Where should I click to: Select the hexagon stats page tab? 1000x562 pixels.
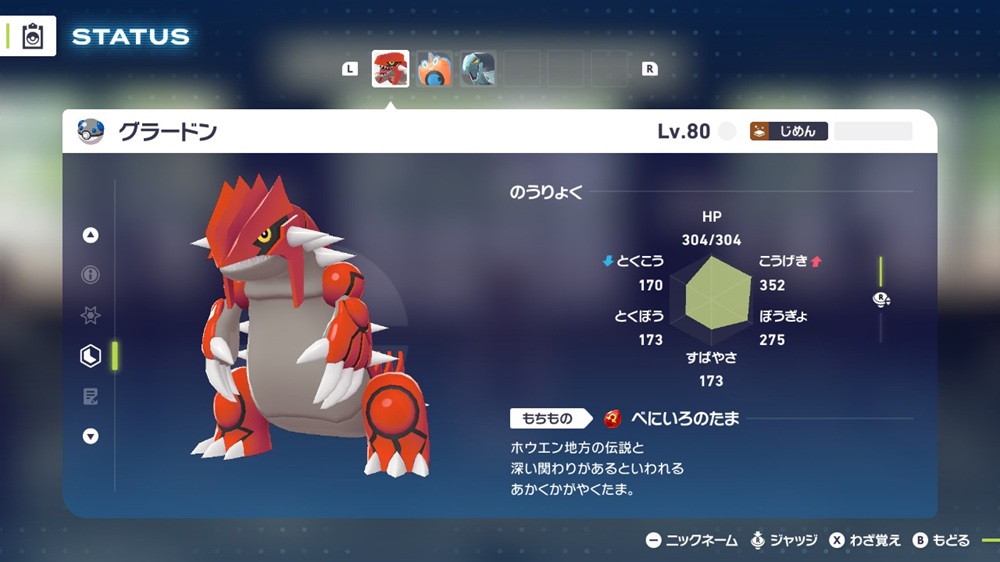tap(91, 355)
